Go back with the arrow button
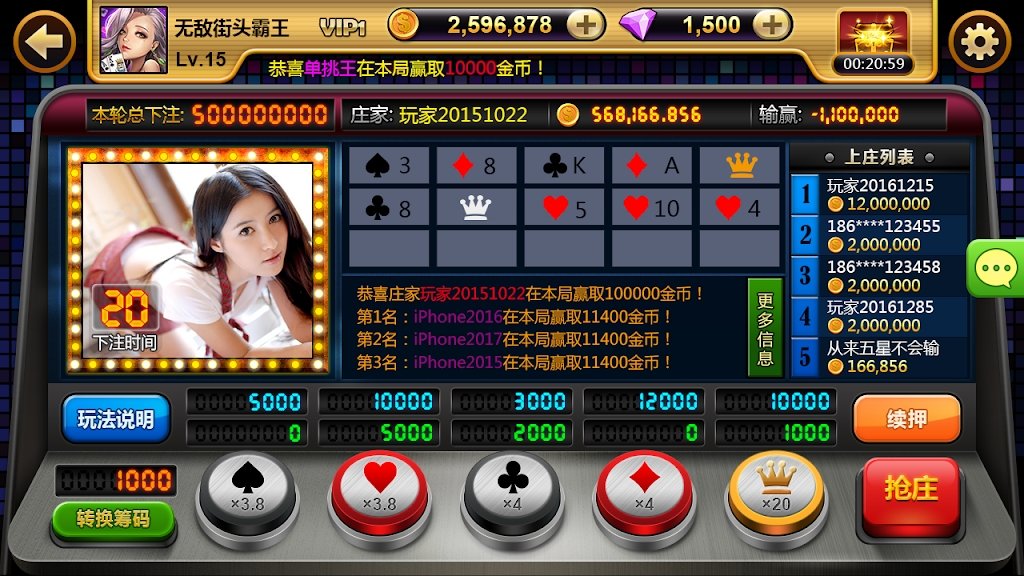Screen dimensions: 1024x576 pyautogui.click(x=44, y=40)
